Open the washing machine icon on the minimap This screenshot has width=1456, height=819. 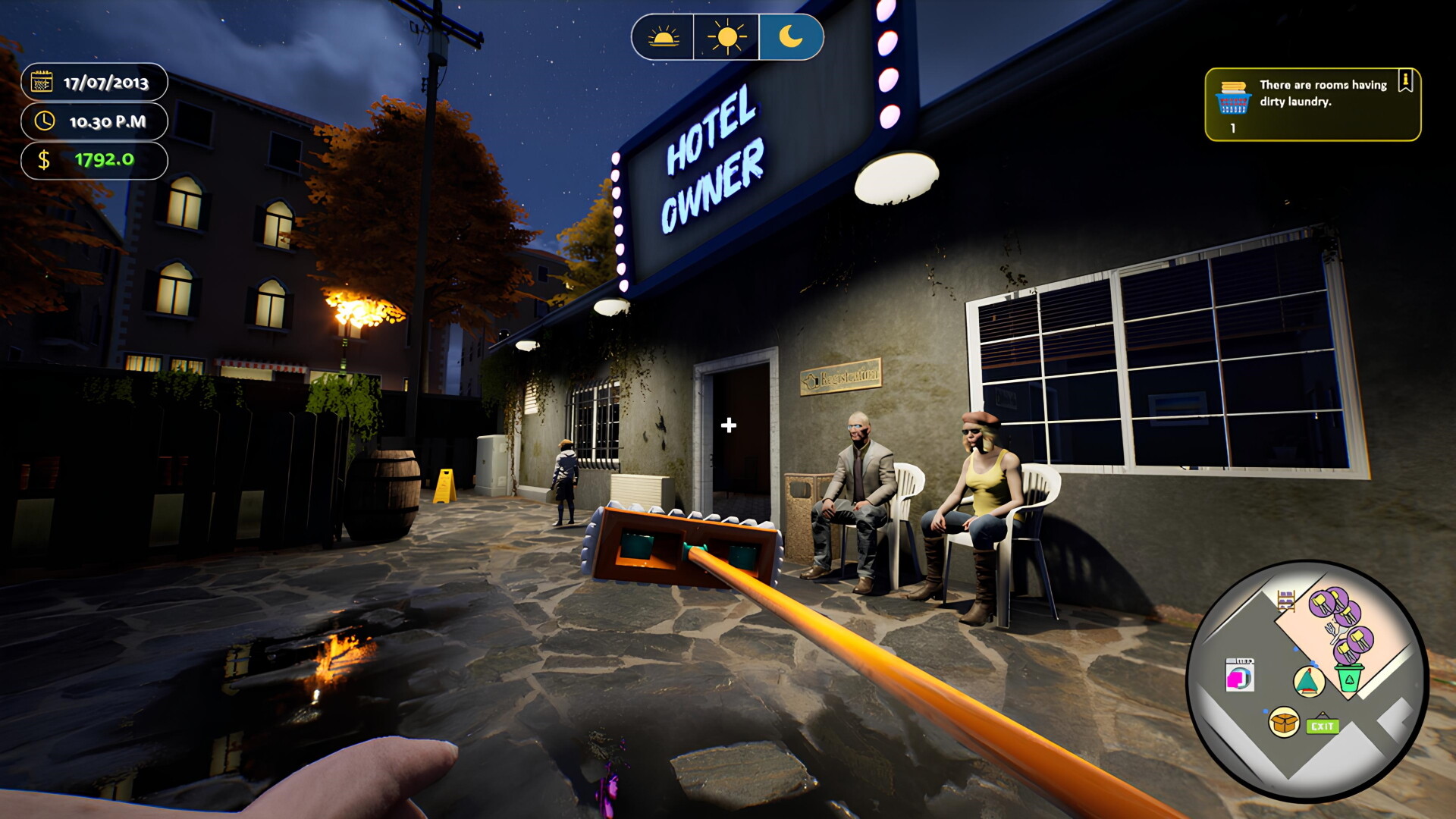point(1239,675)
